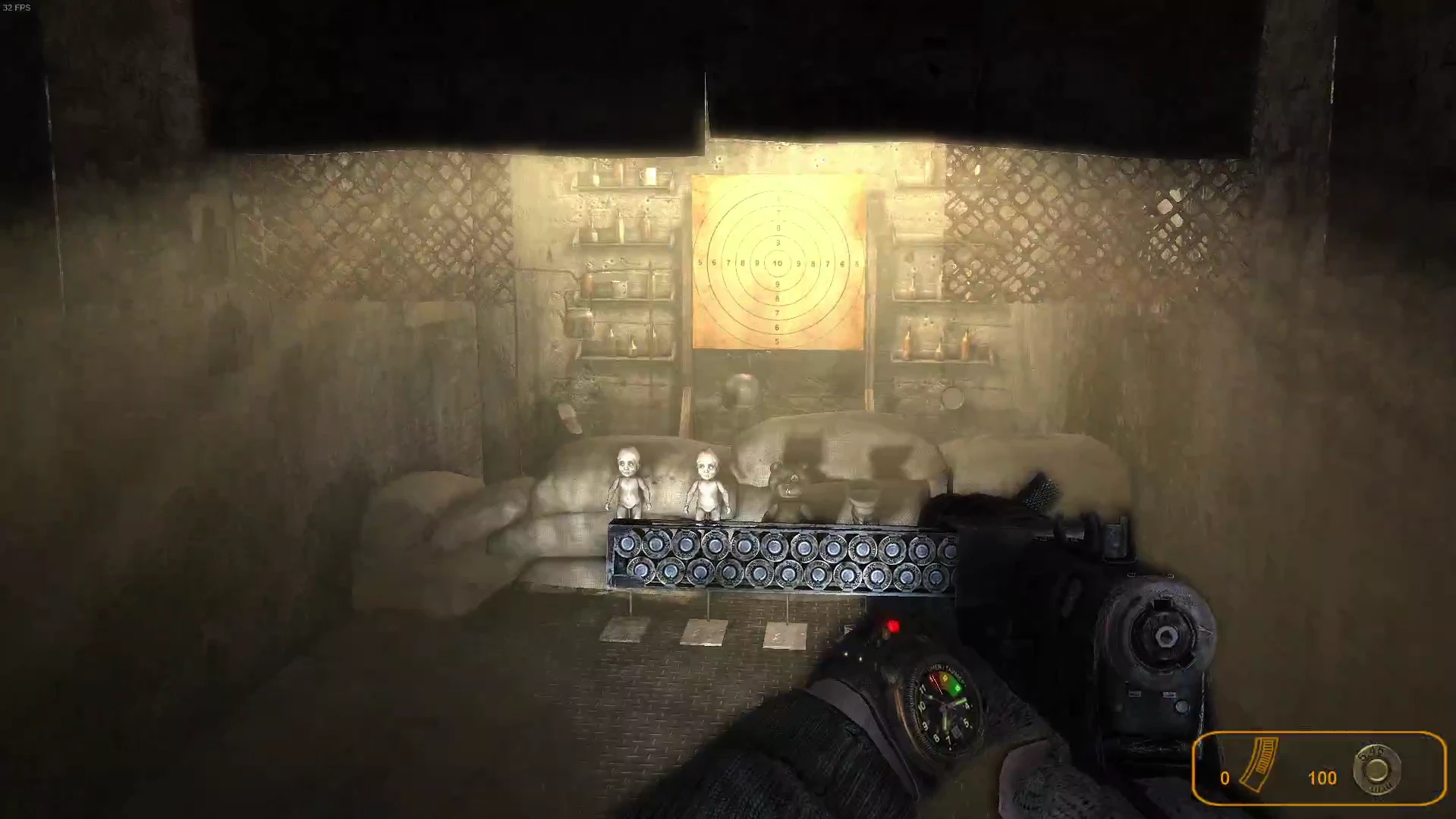Click the 0 loaded-ammo count in HUD

pyautogui.click(x=1224, y=778)
